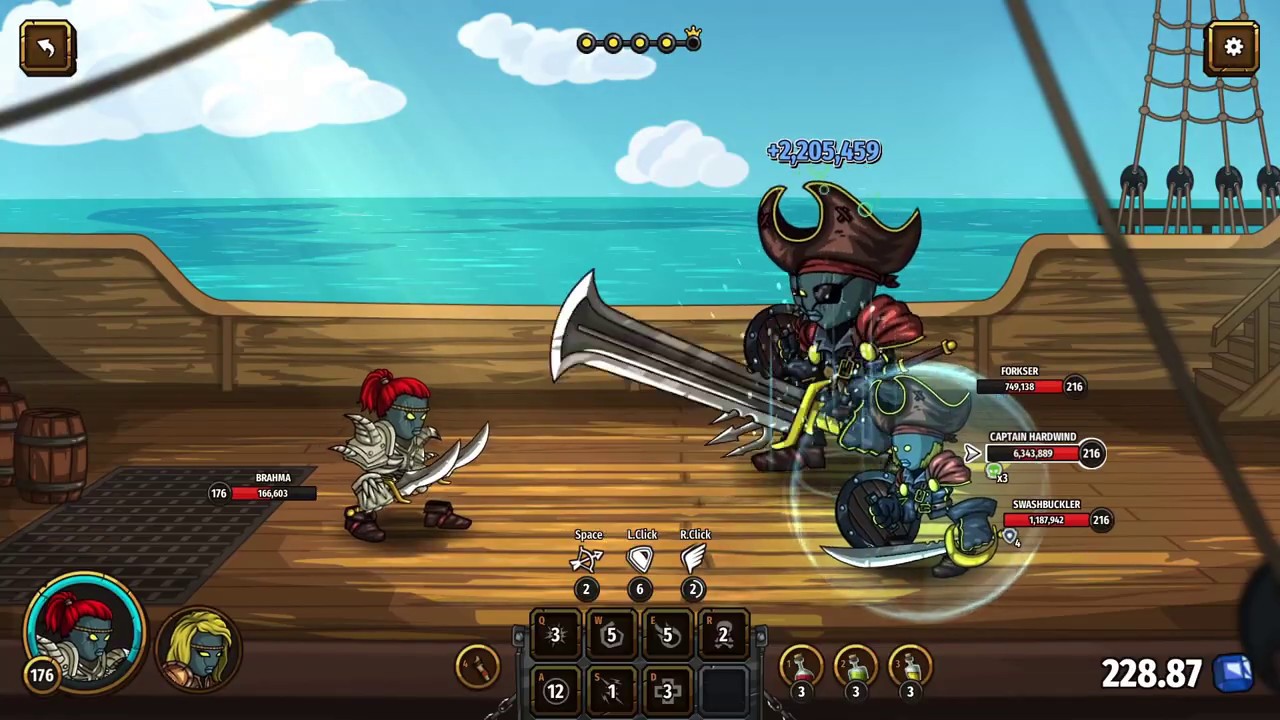Use the wing dodge ability icon

pyautogui.click(x=694, y=560)
